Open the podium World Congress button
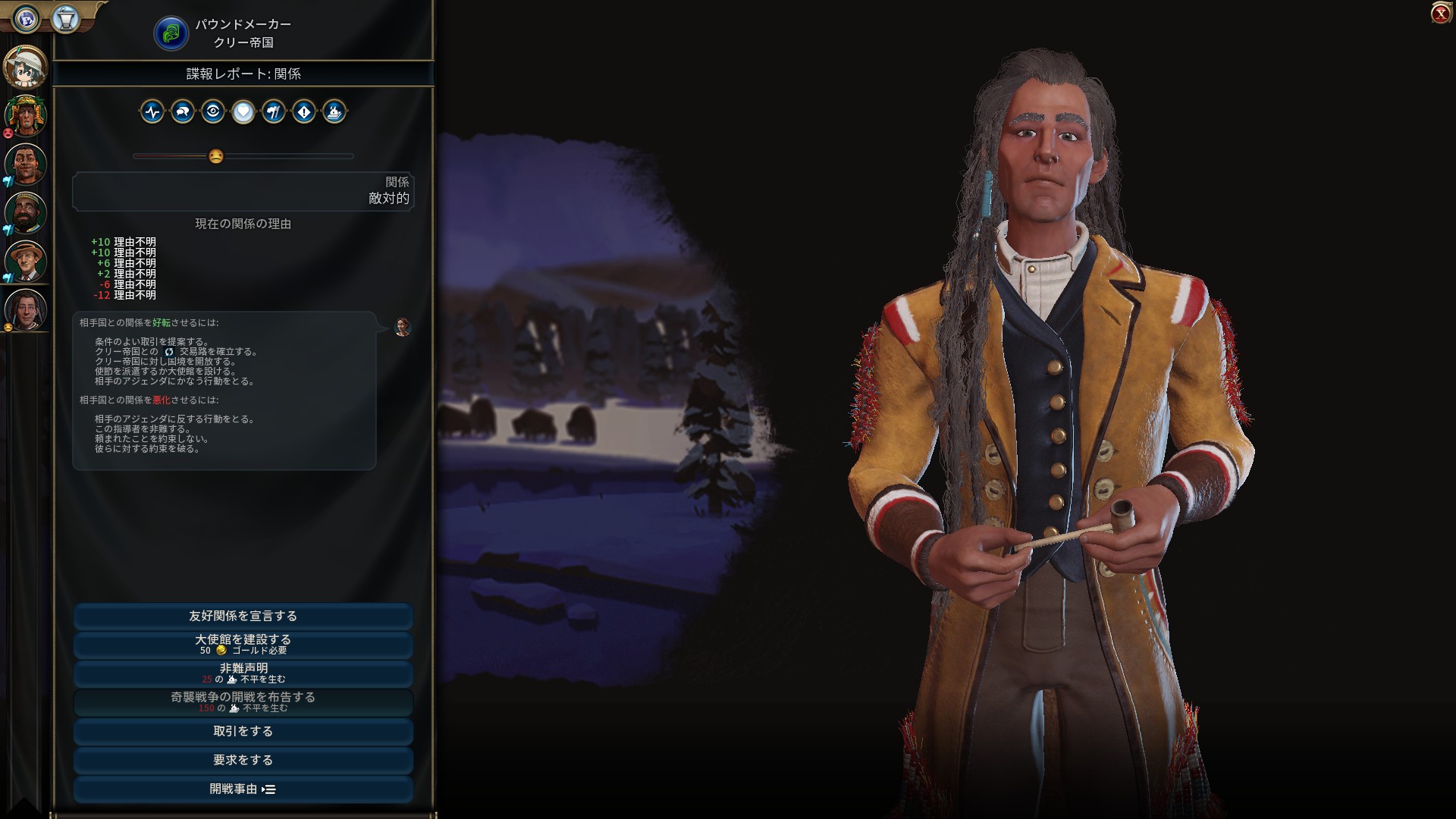 [66, 19]
